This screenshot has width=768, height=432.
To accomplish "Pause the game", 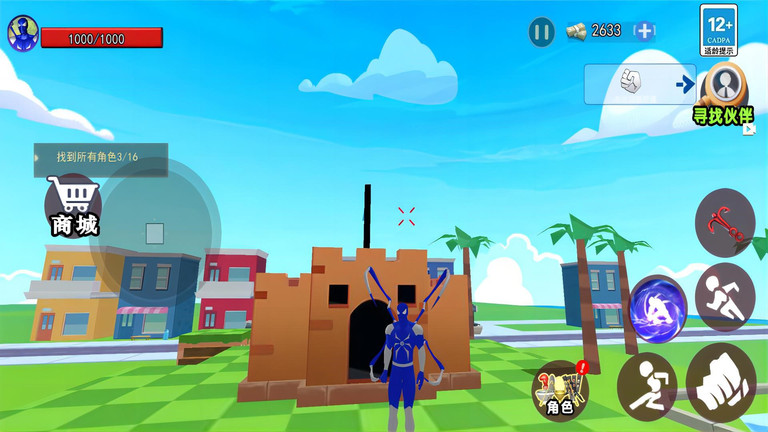I will (x=542, y=32).
